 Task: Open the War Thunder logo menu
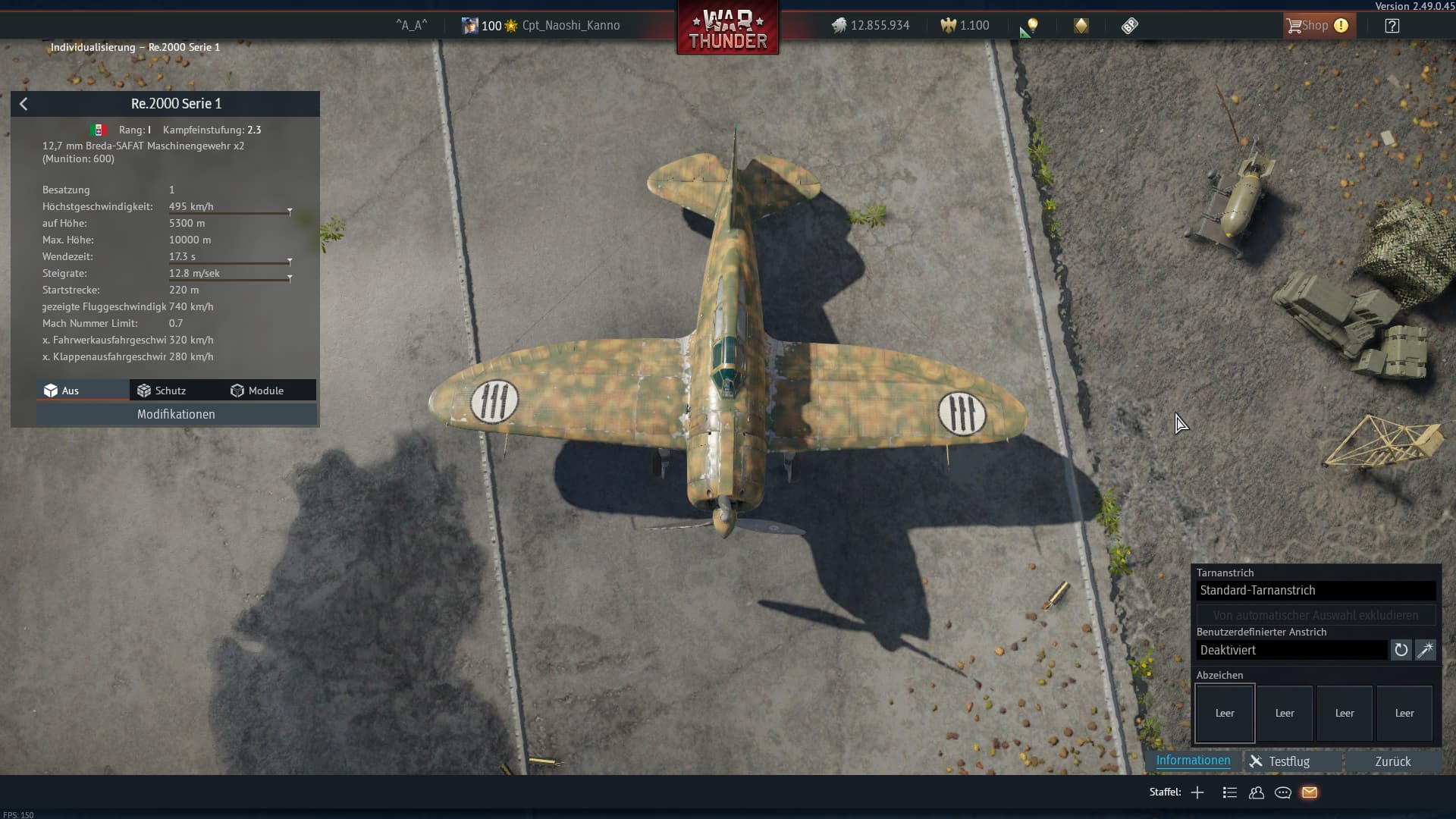pyautogui.click(x=727, y=29)
